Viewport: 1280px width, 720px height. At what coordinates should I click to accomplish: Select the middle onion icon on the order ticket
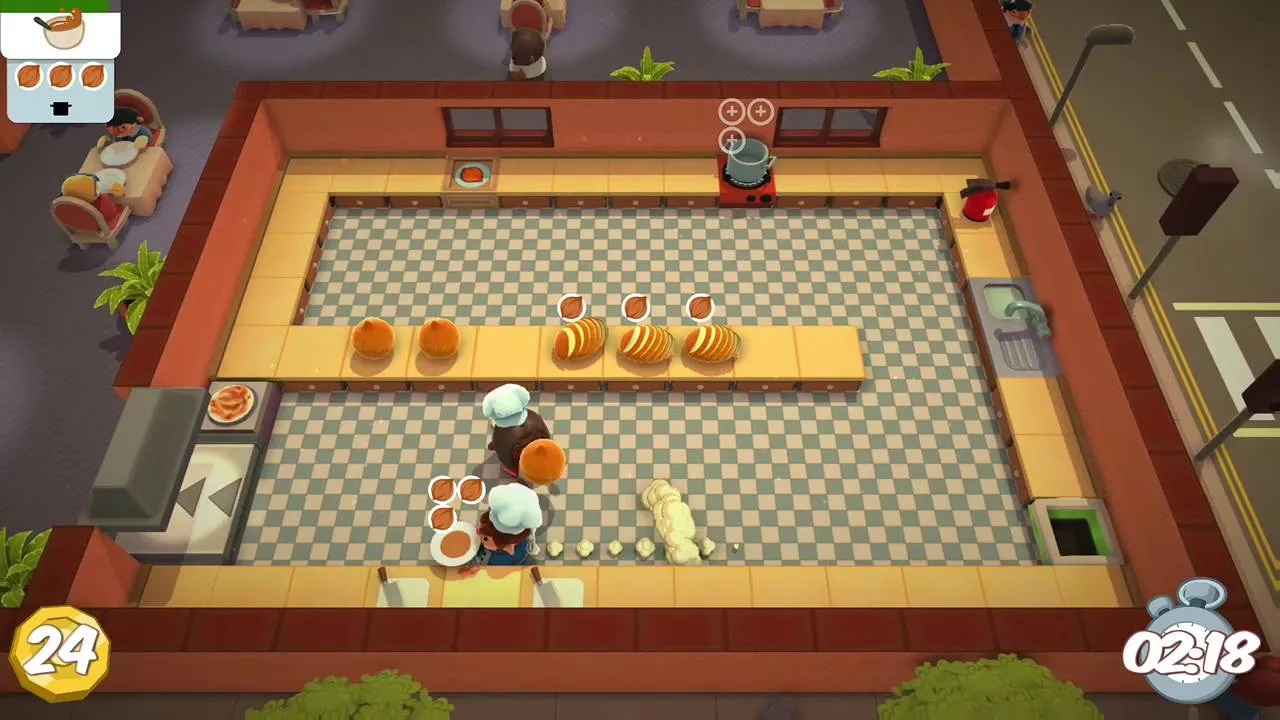pyautogui.click(x=59, y=75)
